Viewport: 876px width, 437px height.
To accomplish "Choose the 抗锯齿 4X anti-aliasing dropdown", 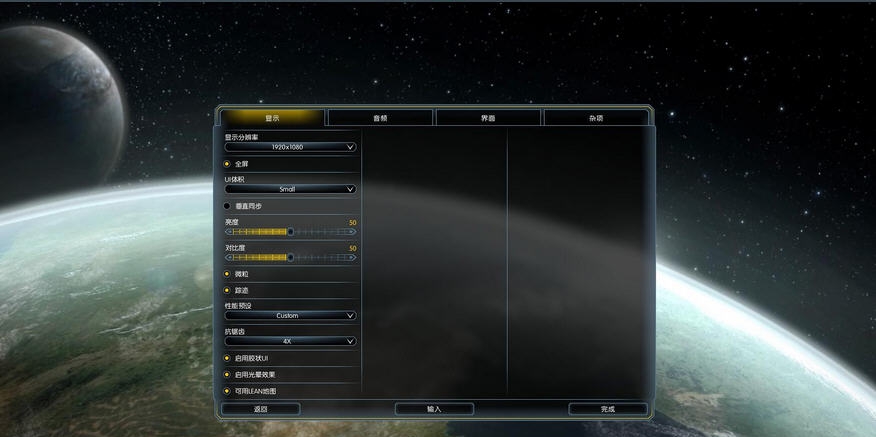I will [290, 341].
